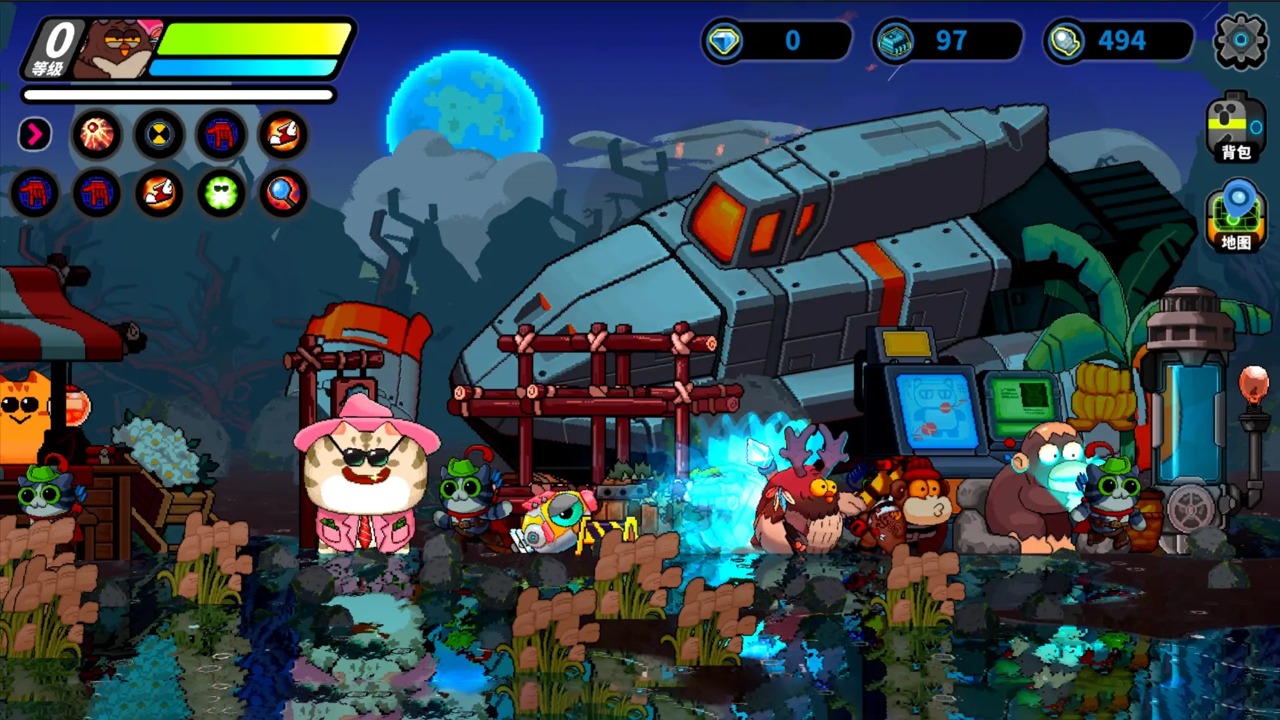Viewport: 1280px width, 720px height.
Task: Open the gear settings menu
Action: click(x=1240, y=41)
